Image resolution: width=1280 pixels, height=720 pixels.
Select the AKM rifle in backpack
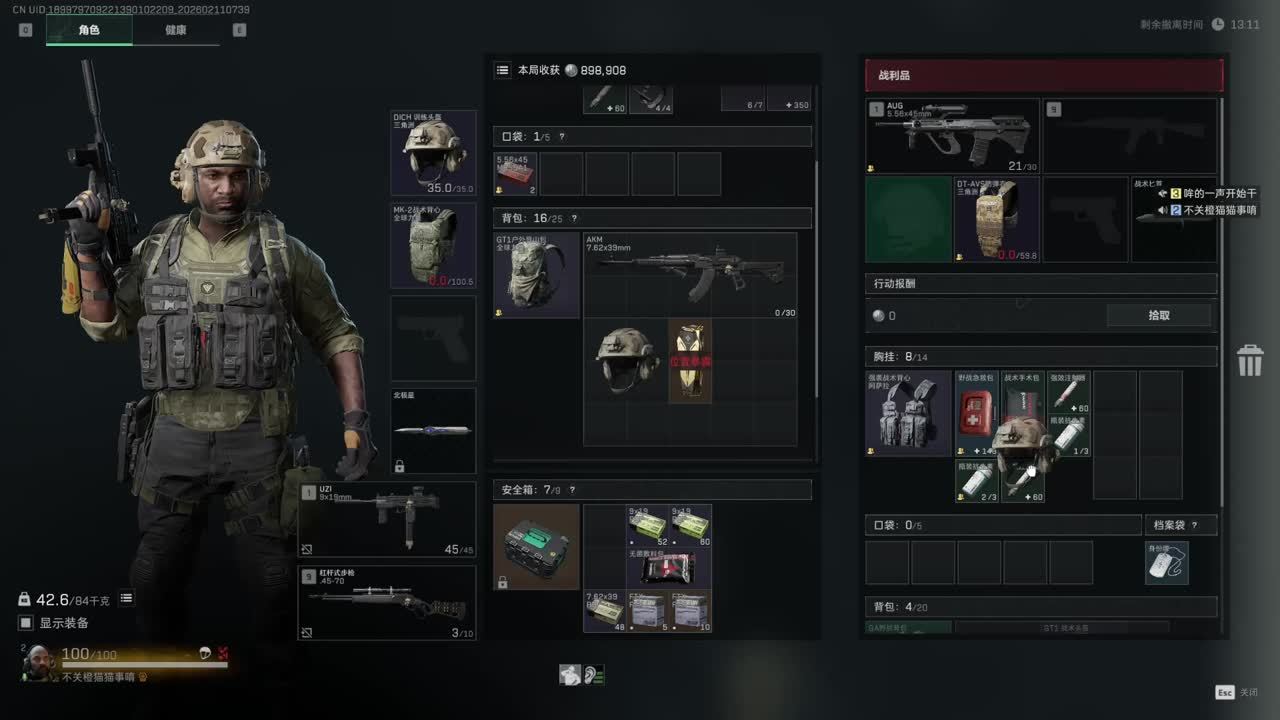(x=690, y=275)
